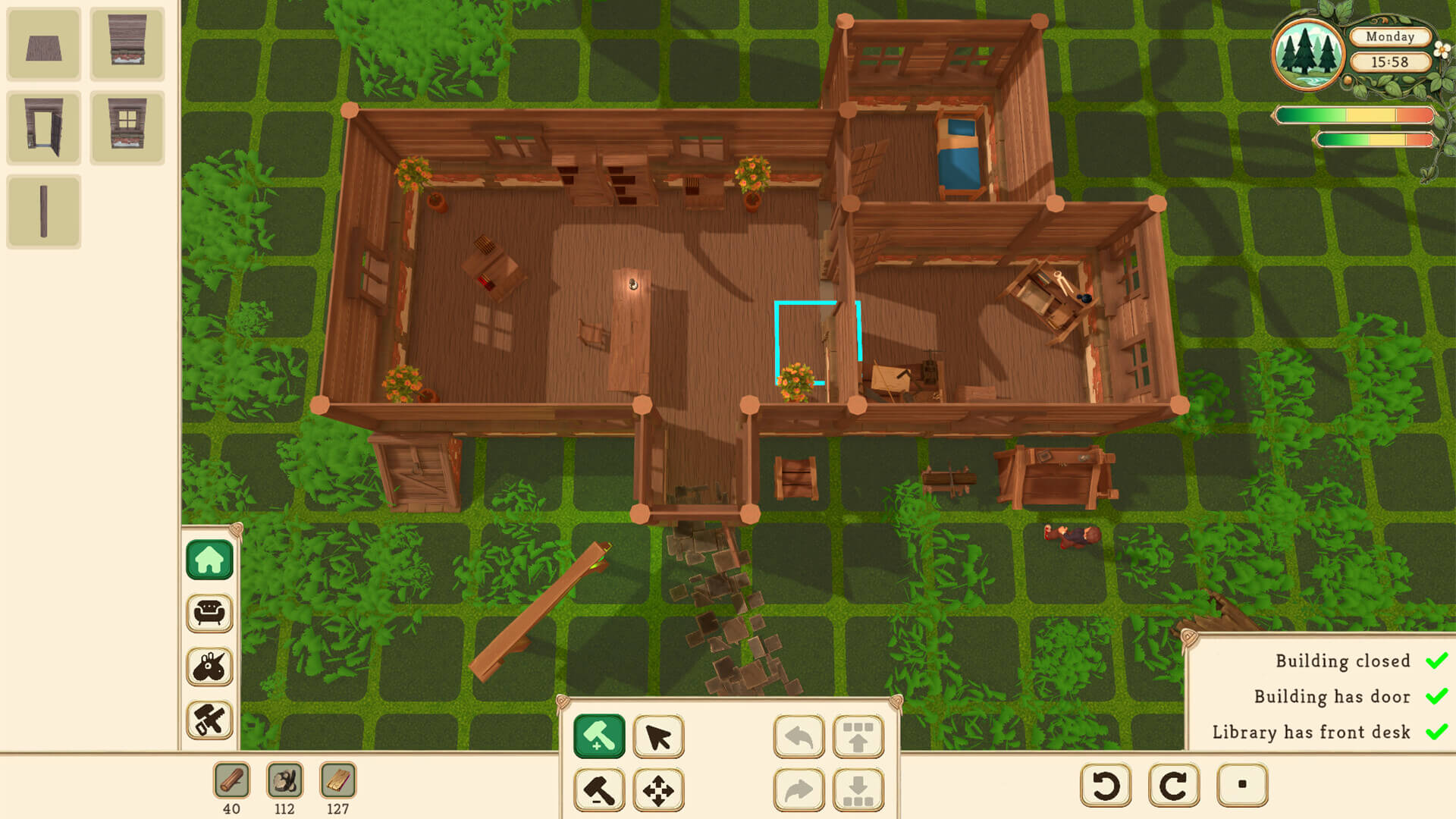The width and height of the screenshot is (1456, 819).
Task: Choose the wooden post piece
Action: [43, 211]
